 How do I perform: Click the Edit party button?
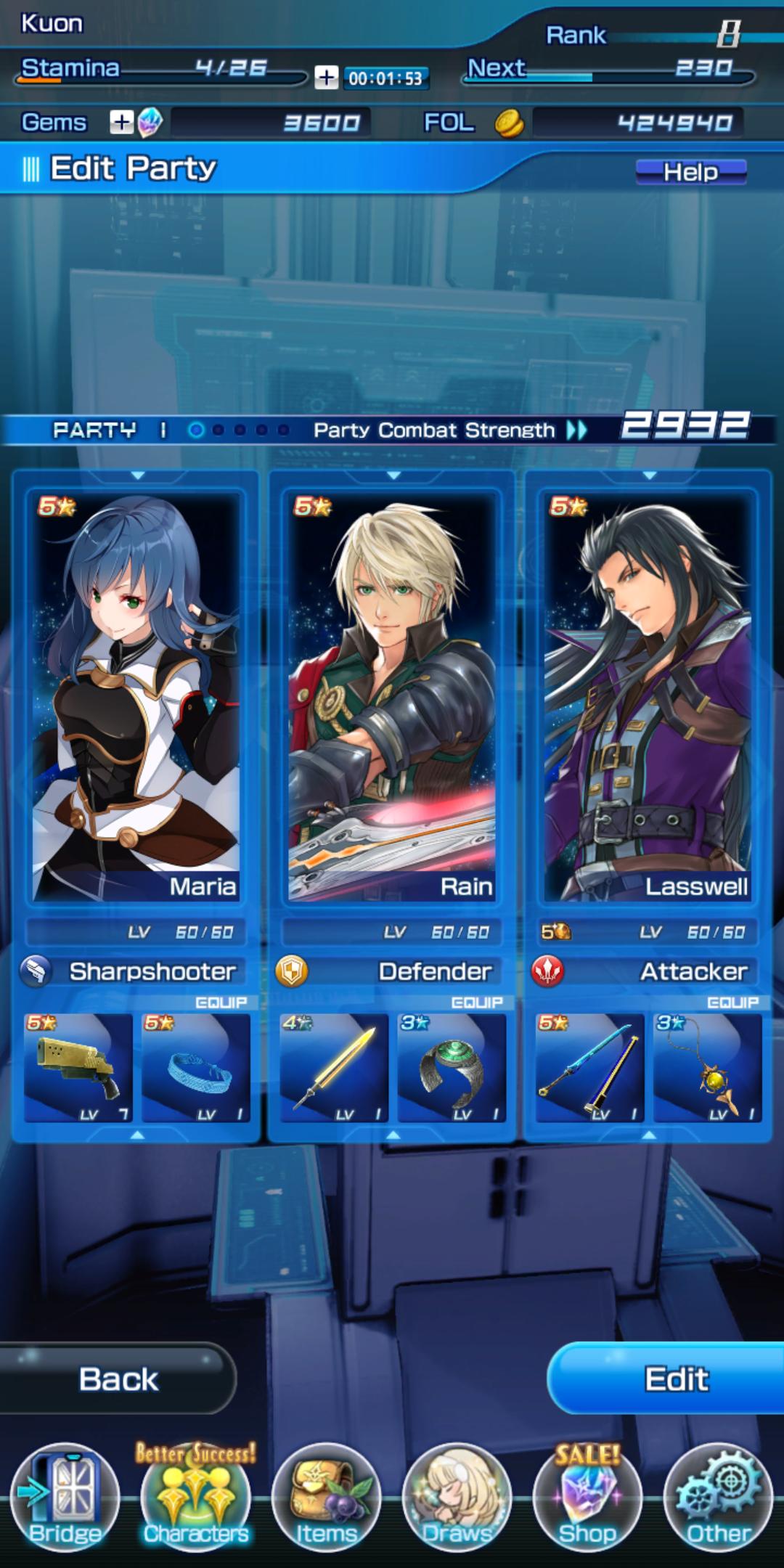(675, 1379)
